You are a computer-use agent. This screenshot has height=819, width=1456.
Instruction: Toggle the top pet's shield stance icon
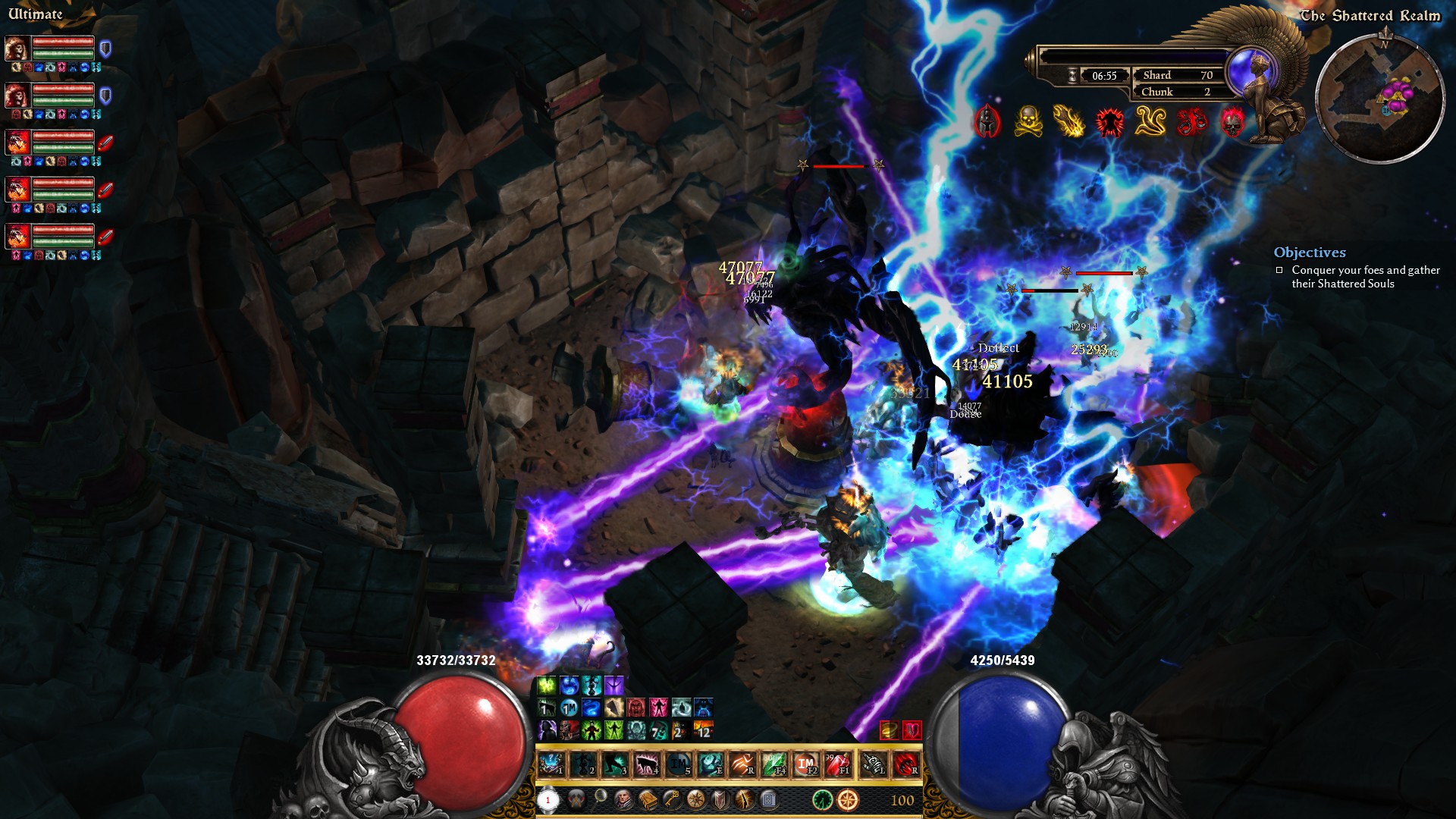[x=105, y=49]
